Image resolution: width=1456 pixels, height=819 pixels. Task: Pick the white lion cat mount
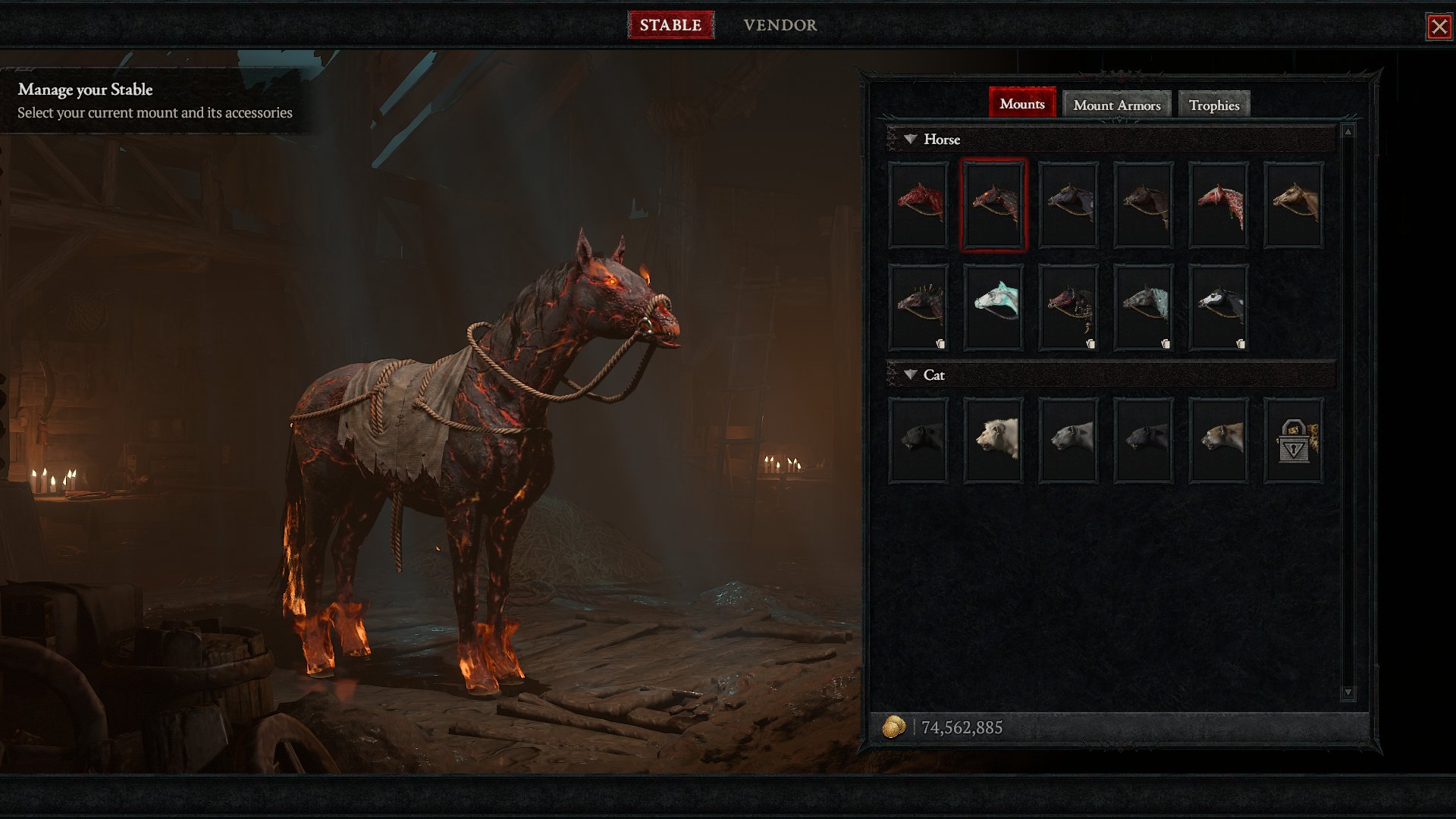993,440
